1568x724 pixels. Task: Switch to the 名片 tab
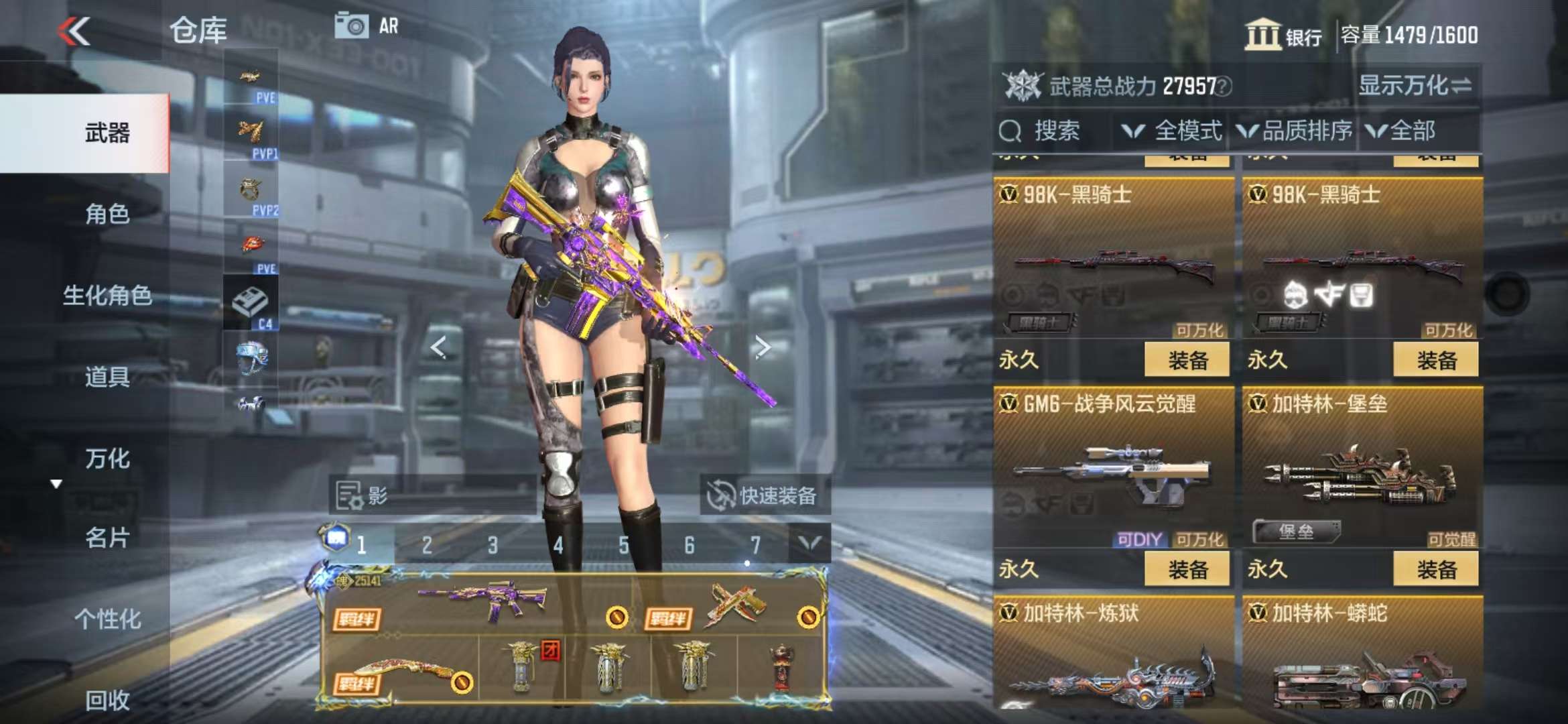[x=107, y=538]
